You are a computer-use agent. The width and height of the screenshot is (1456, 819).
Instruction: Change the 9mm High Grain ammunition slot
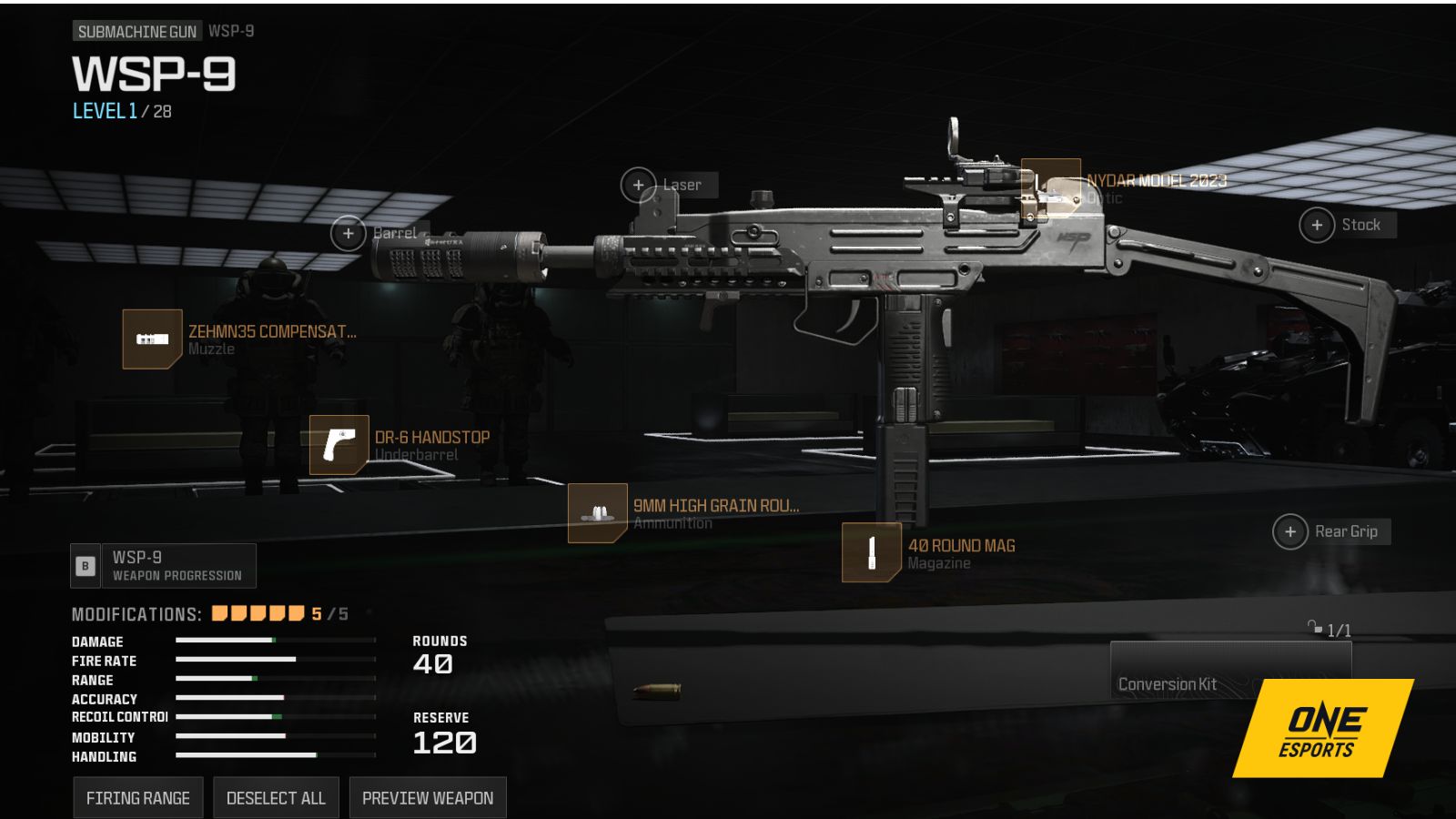click(x=597, y=513)
